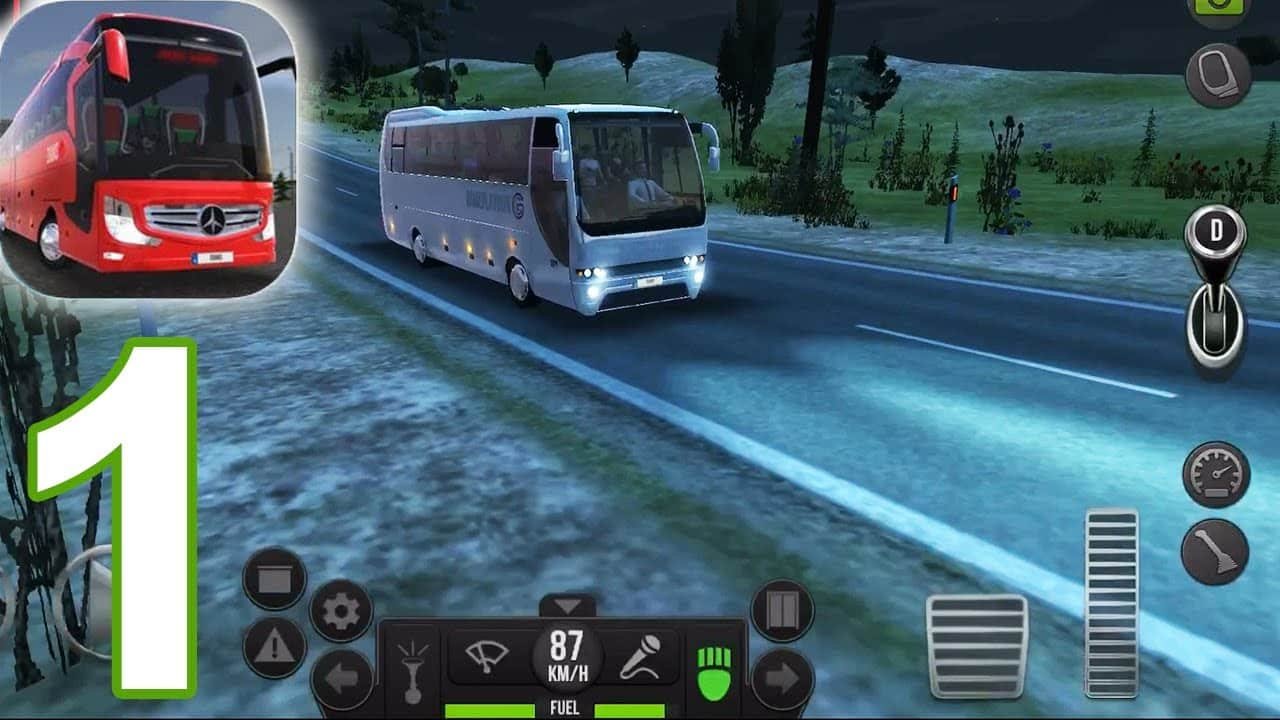Image resolution: width=1280 pixels, height=720 pixels.
Task: Open the gear settings button
Action: [x=341, y=611]
